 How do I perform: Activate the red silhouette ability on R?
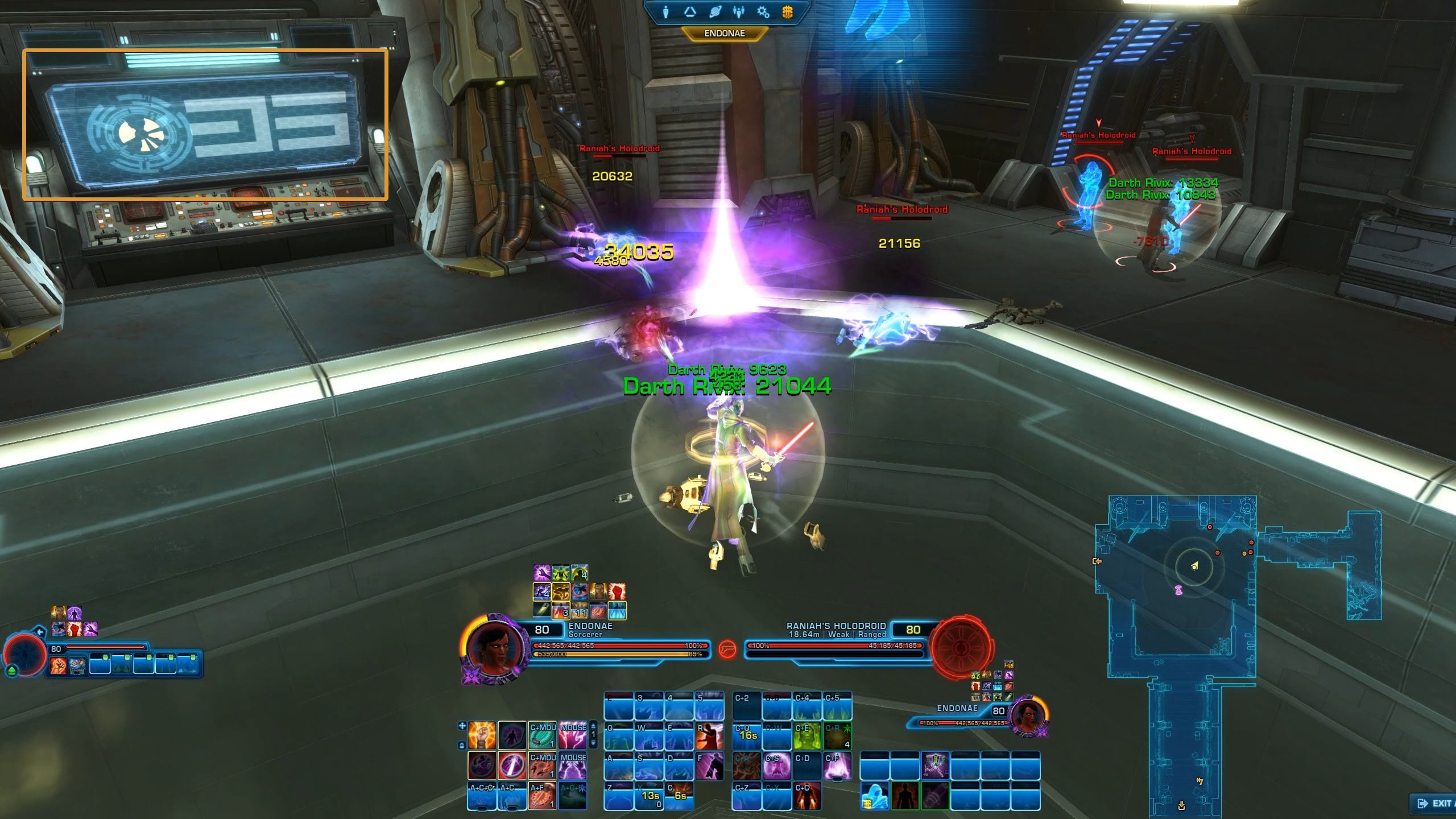point(709,736)
